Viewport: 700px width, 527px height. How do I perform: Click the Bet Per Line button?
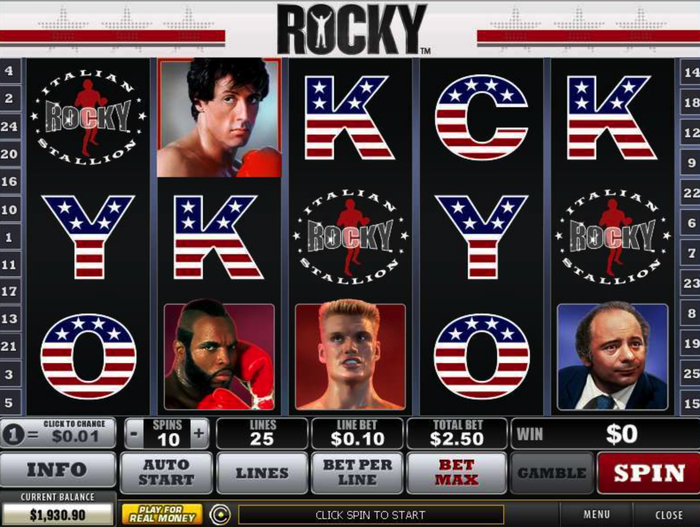tap(356, 473)
